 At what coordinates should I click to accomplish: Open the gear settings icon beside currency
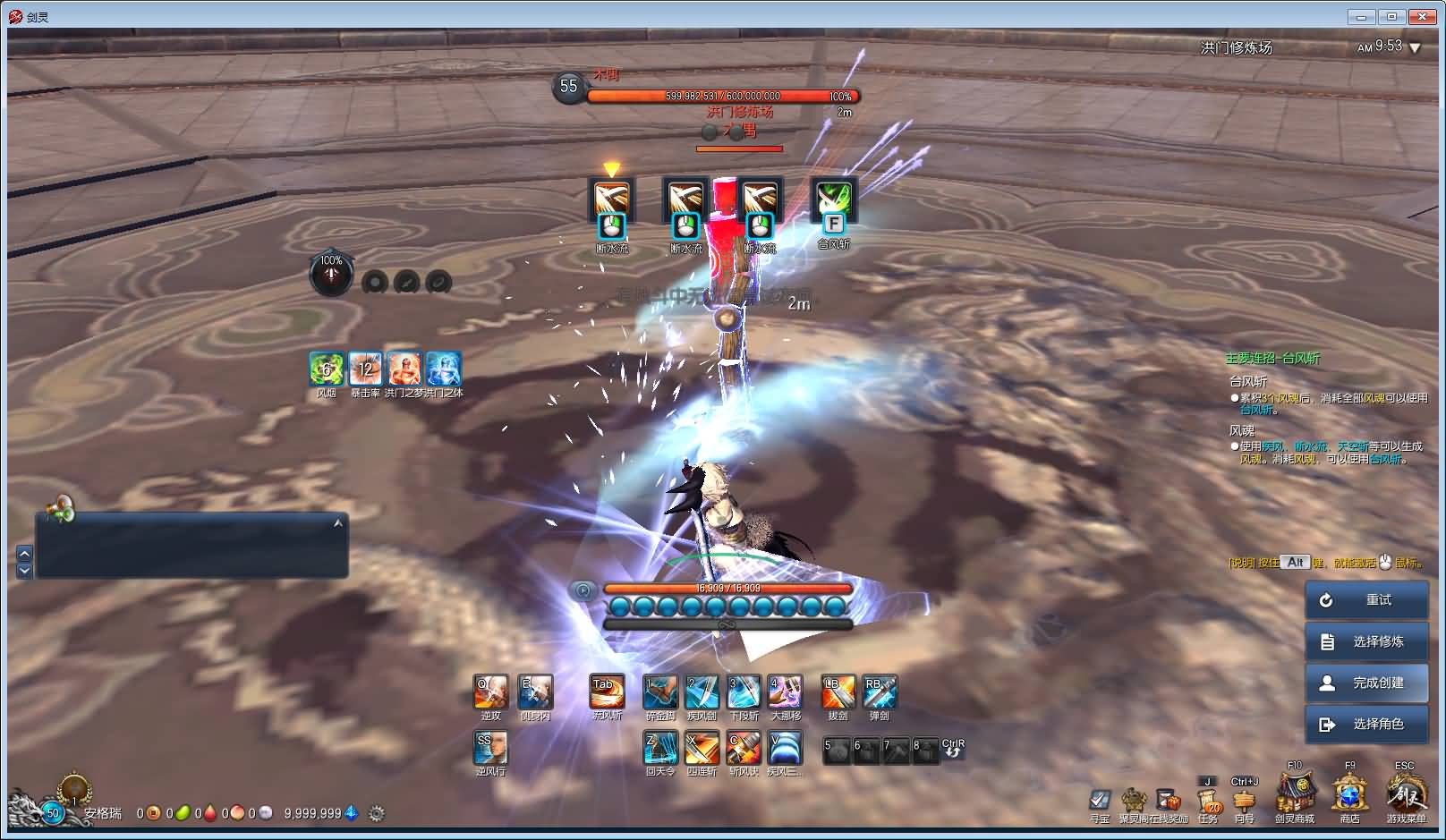377,814
